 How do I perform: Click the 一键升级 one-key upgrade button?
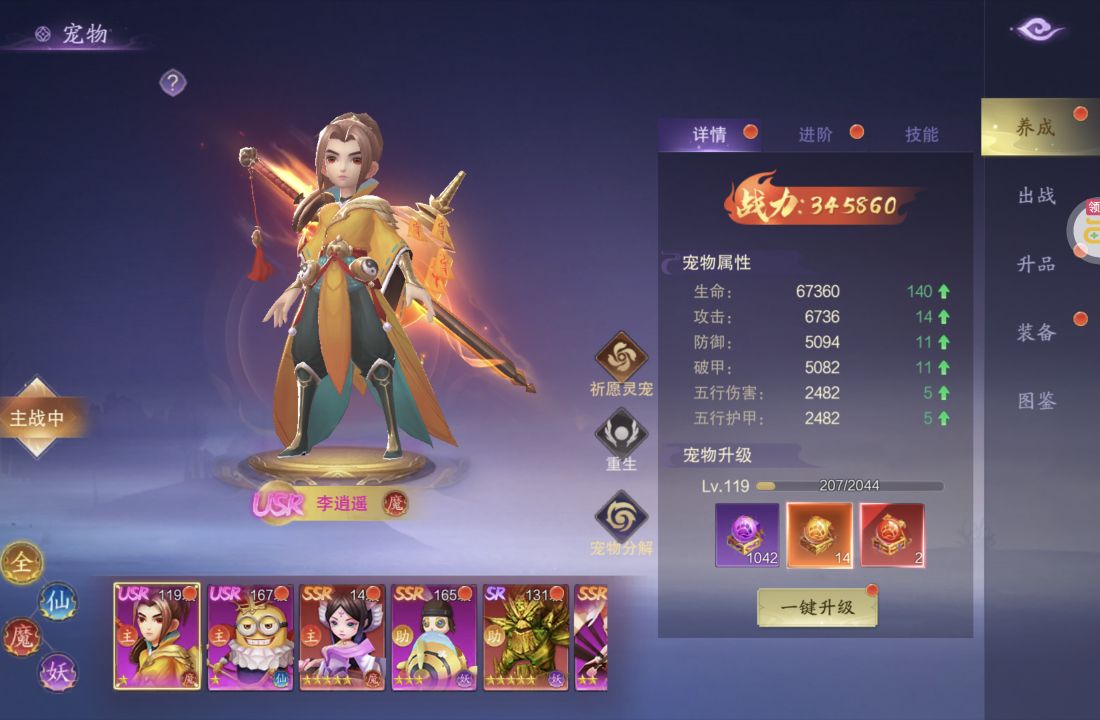pos(817,607)
